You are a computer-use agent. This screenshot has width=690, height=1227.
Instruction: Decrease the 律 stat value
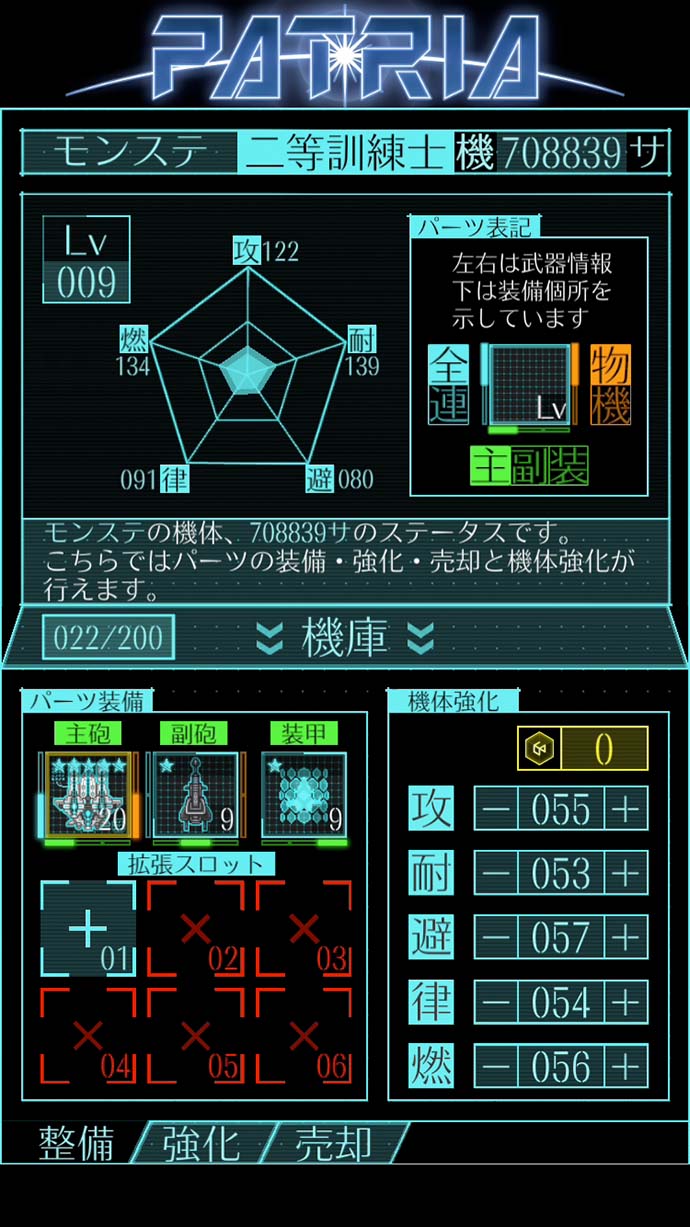click(x=496, y=1002)
